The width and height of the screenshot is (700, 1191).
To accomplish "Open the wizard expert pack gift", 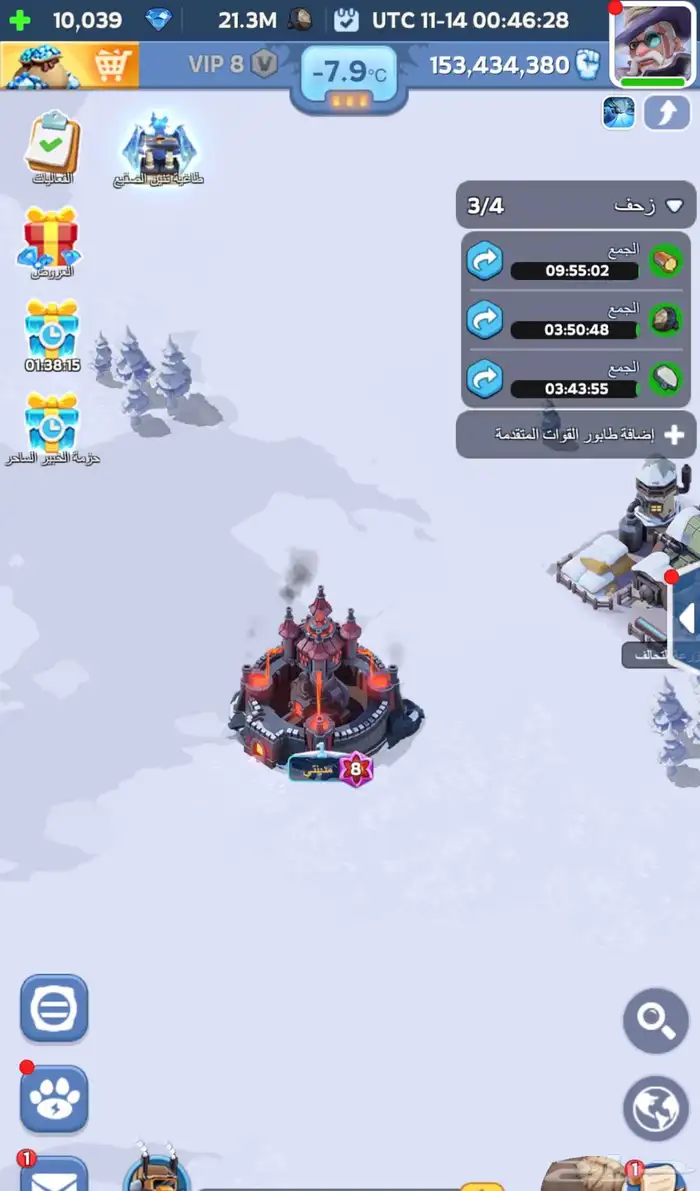I will [51, 422].
